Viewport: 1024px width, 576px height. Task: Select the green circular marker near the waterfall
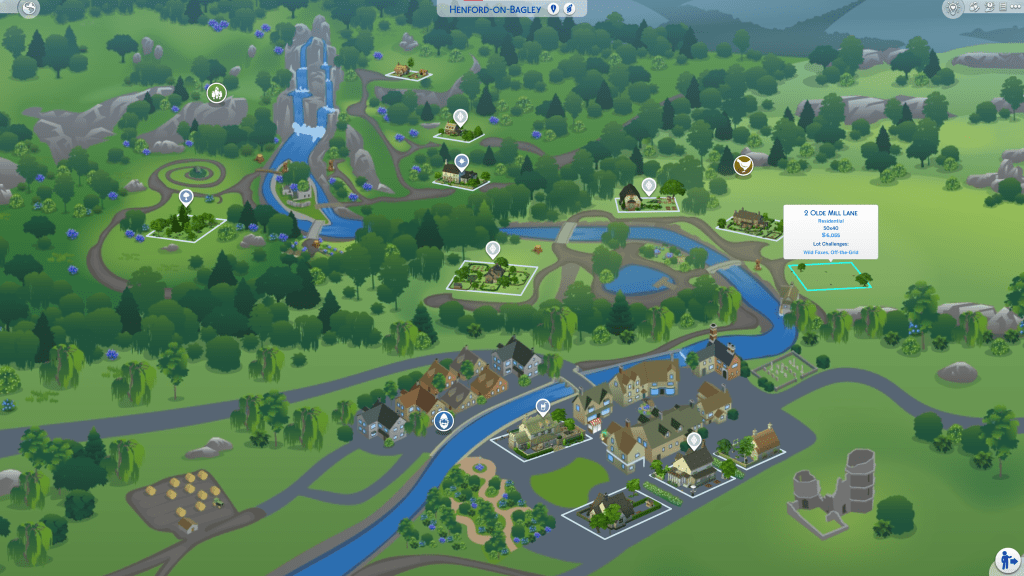[x=215, y=93]
